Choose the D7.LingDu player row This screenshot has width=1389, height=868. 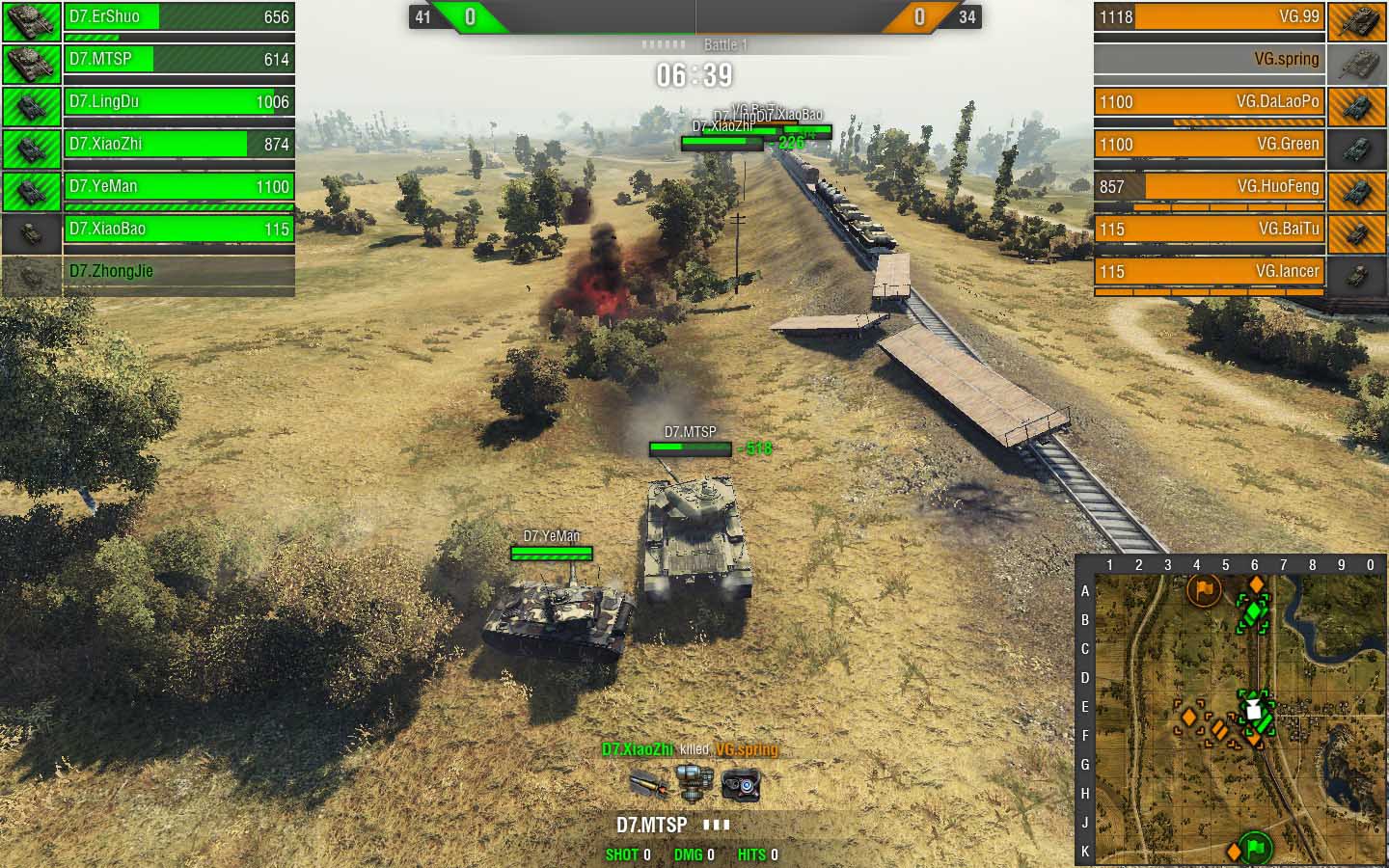tap(178, 102)
